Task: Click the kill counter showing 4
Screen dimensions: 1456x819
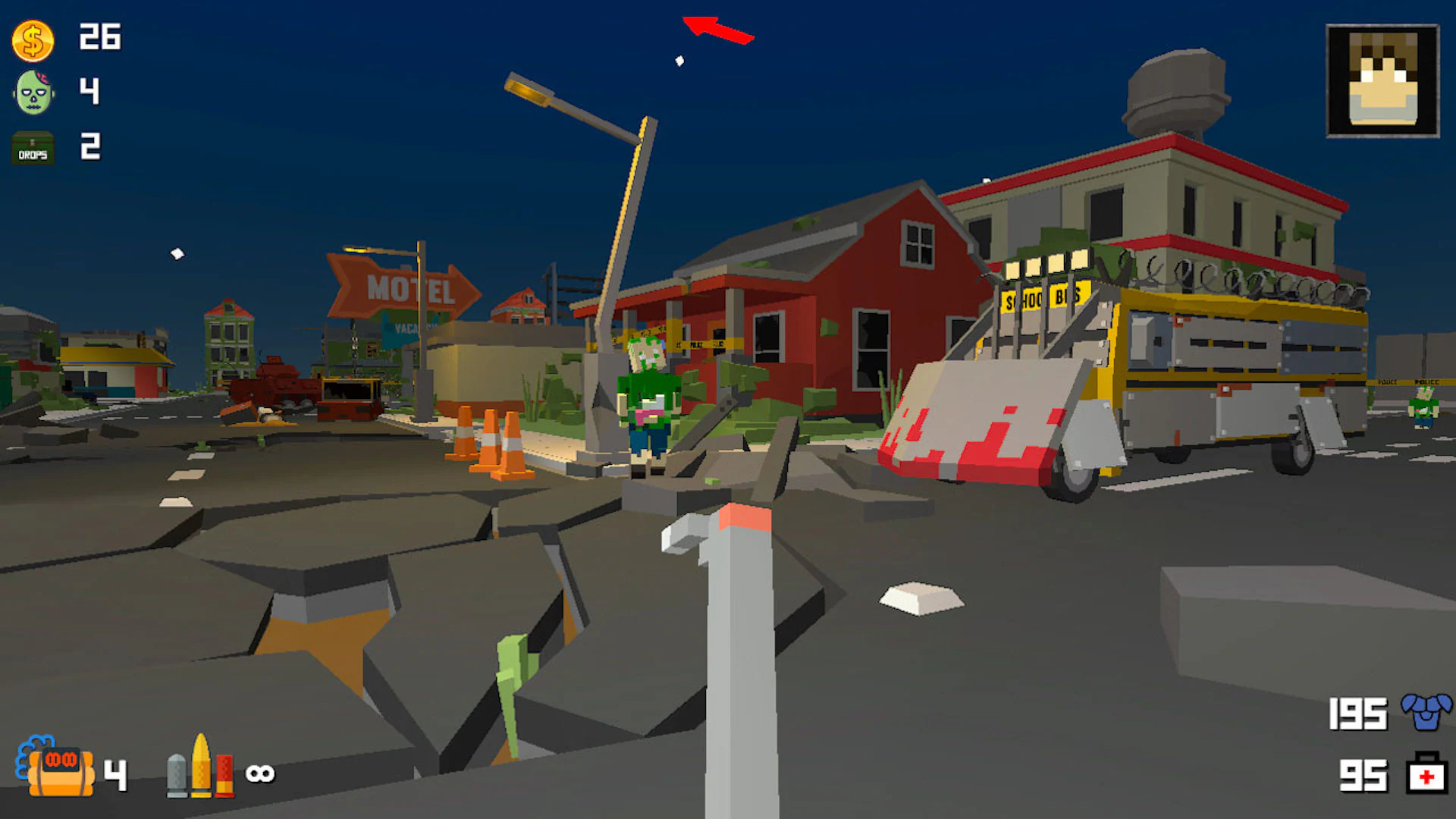Action: [x=91, y=93]
